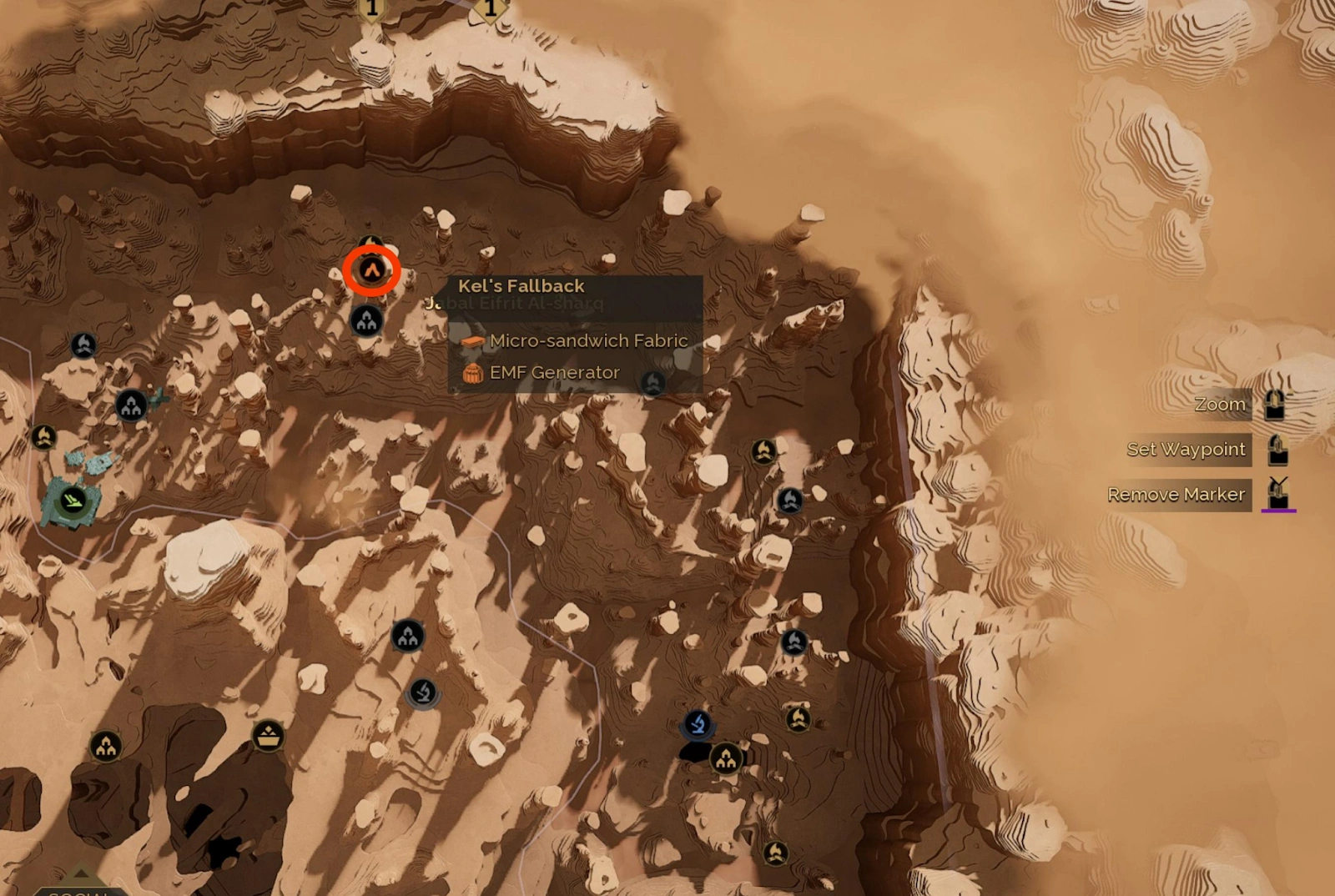Select Remove Marker in the context menu
Screen dimensions: 1335x896
point(1178,494)
